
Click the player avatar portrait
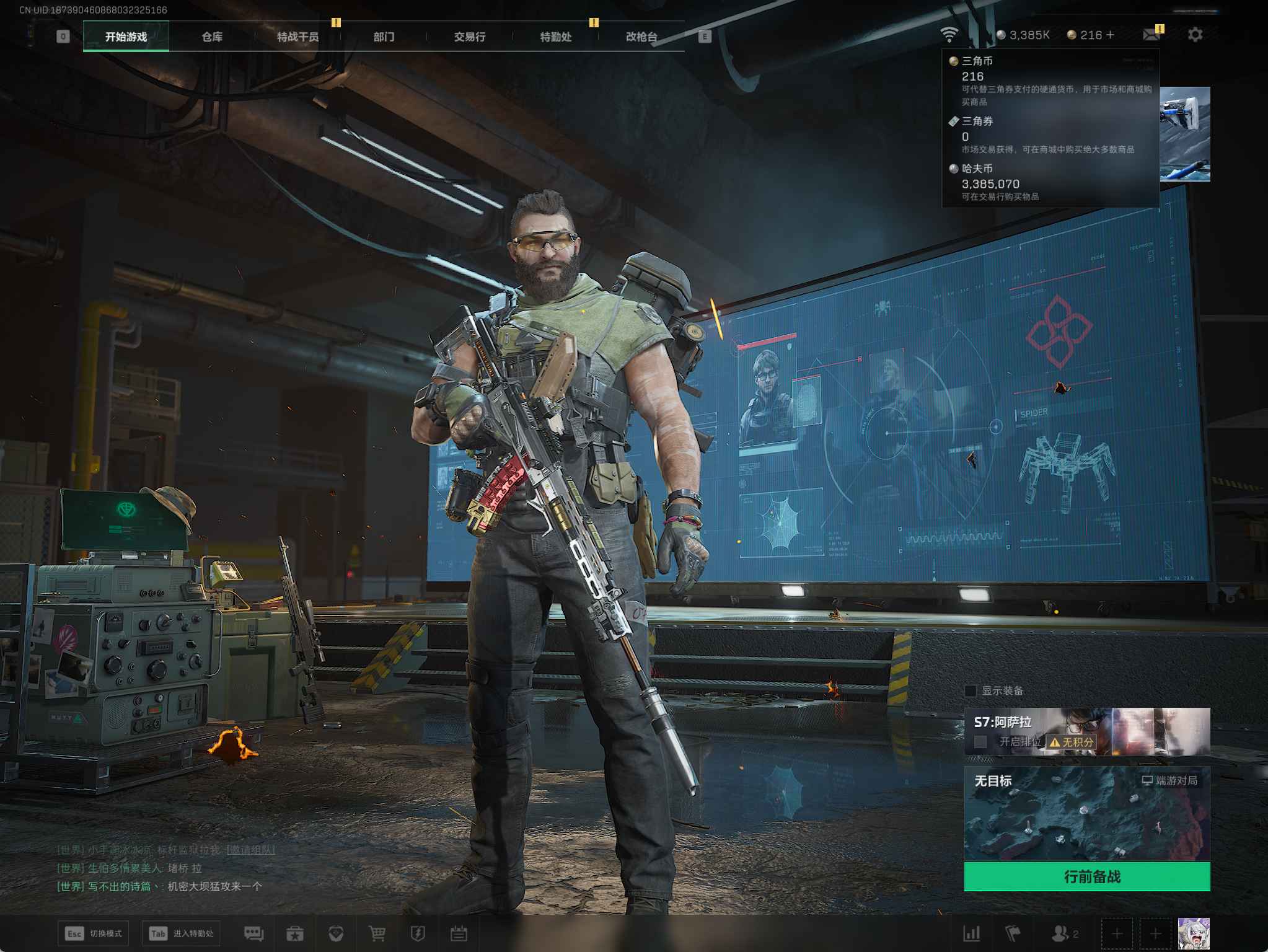tap(1193, 933)
